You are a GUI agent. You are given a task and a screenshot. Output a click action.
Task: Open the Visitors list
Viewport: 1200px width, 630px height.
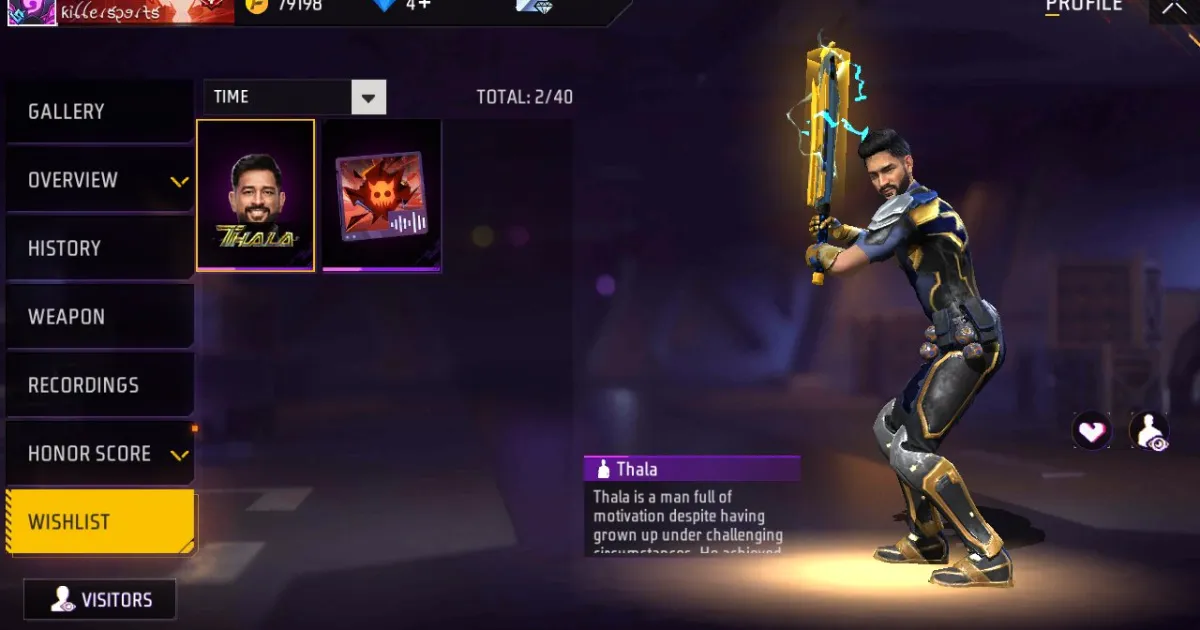click(x=100, y=600)
